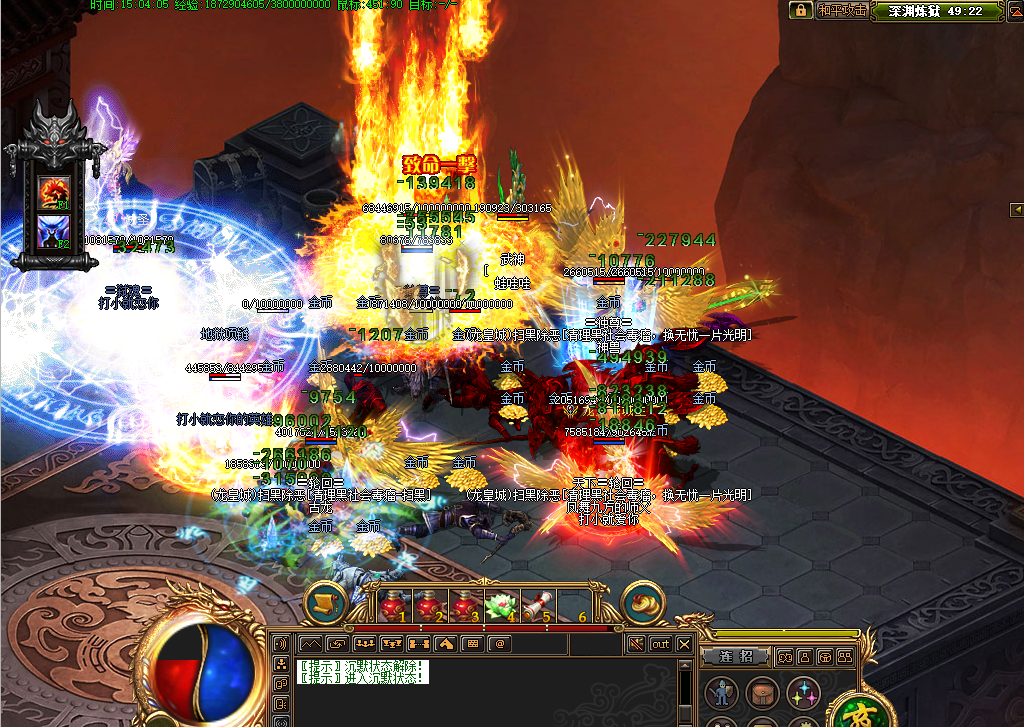1024x727 pixels.
Task: Use the red potion in slot 3
Action: tap(464, 605)
